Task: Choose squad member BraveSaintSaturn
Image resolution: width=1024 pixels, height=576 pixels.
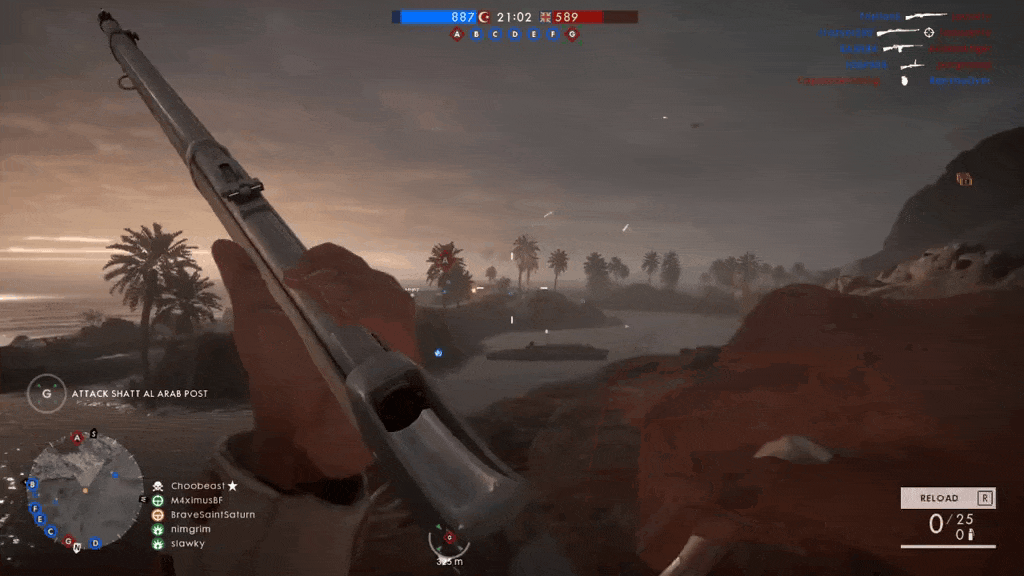Action: 212,515
